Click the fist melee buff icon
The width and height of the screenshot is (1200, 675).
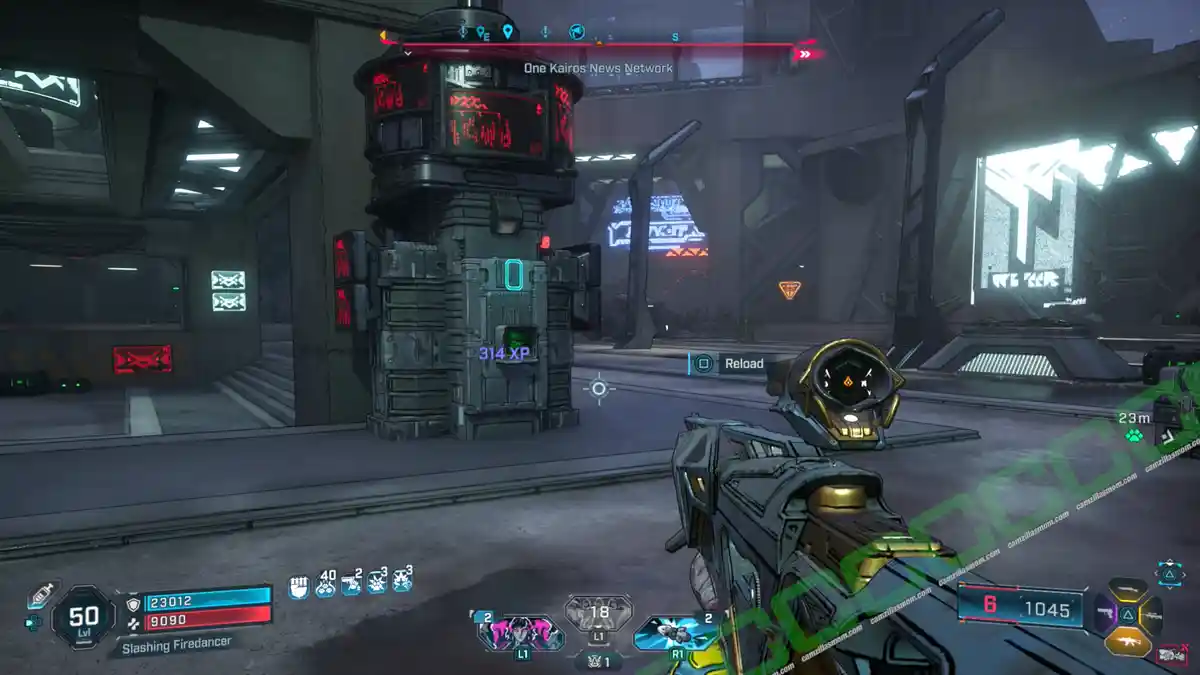[x=298, y=586]
